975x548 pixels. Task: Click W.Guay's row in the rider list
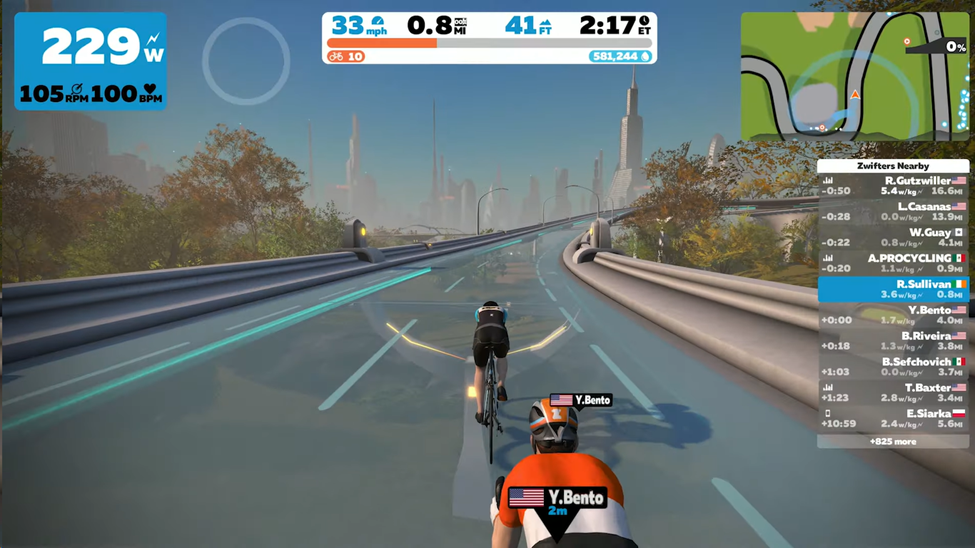click(893, 238)
